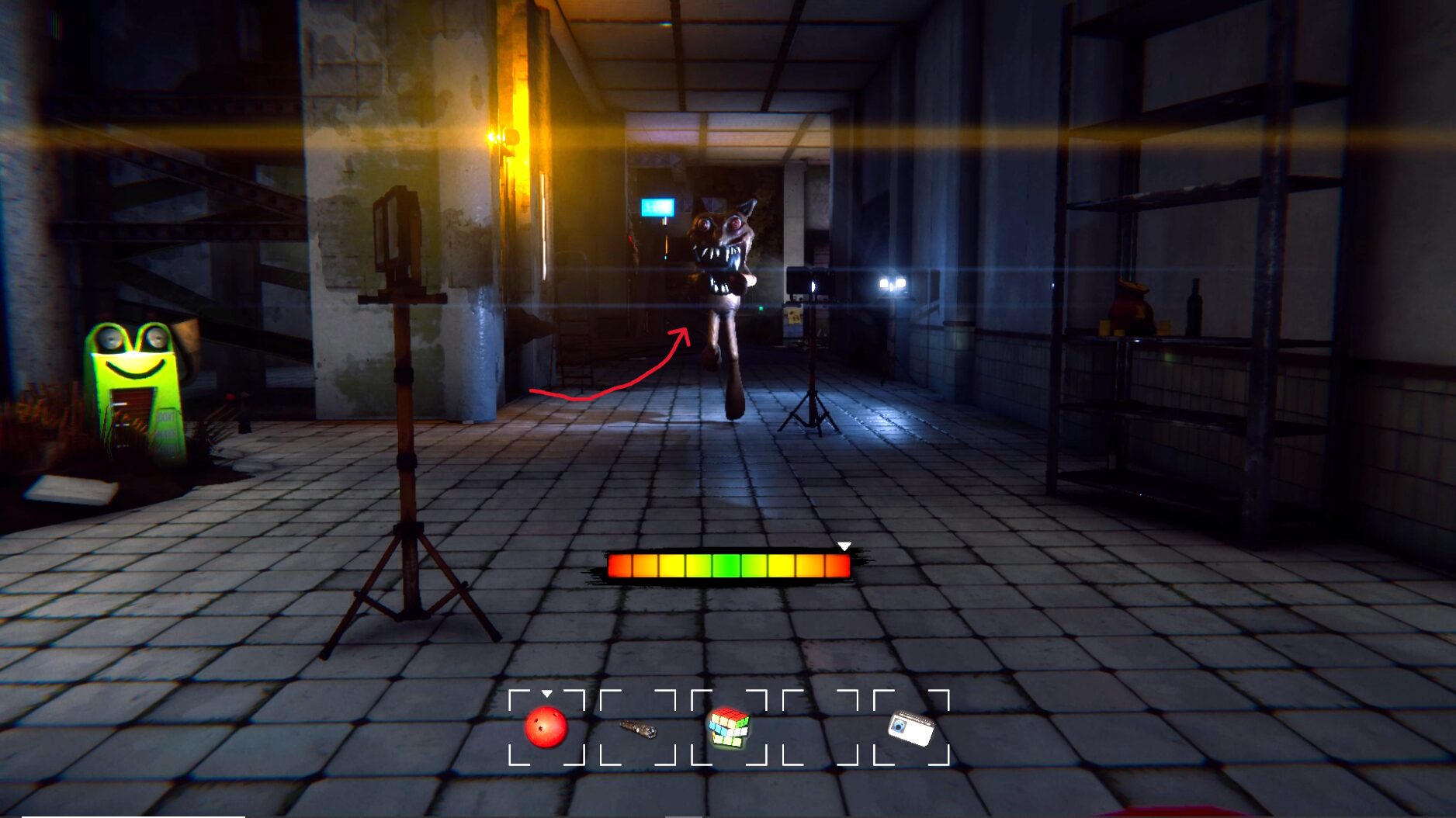Select the red bowling ball slot
This screenshot has height=818, width=1456.
(546, 727)
